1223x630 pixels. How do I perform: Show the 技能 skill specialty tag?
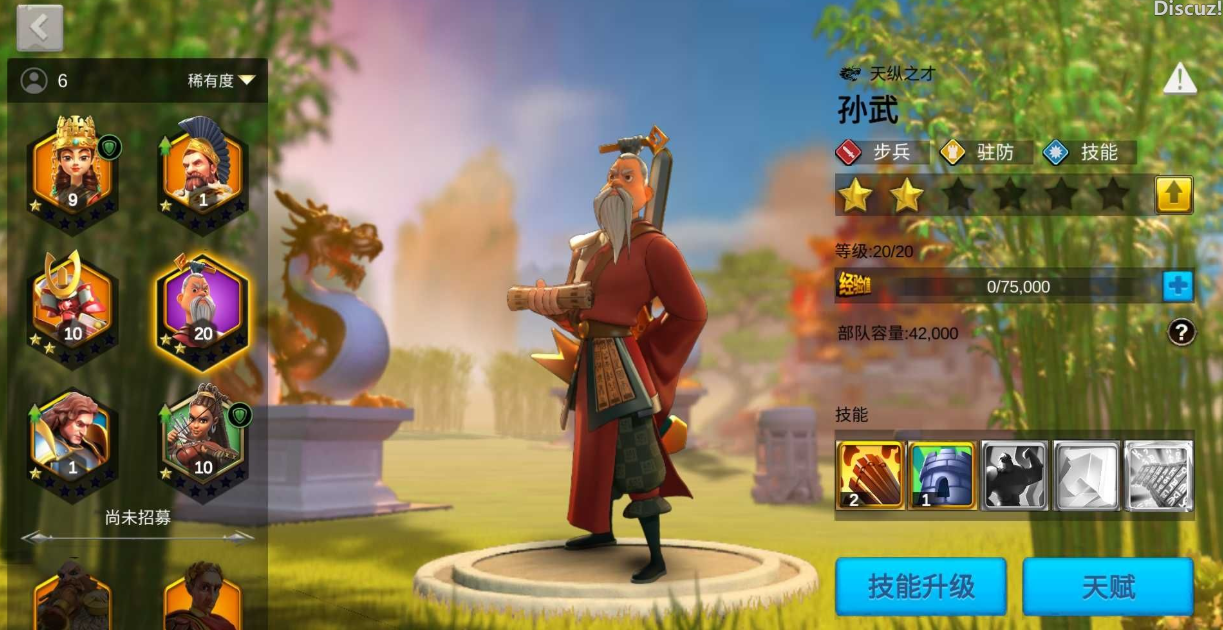click(x=1088, y=152)
